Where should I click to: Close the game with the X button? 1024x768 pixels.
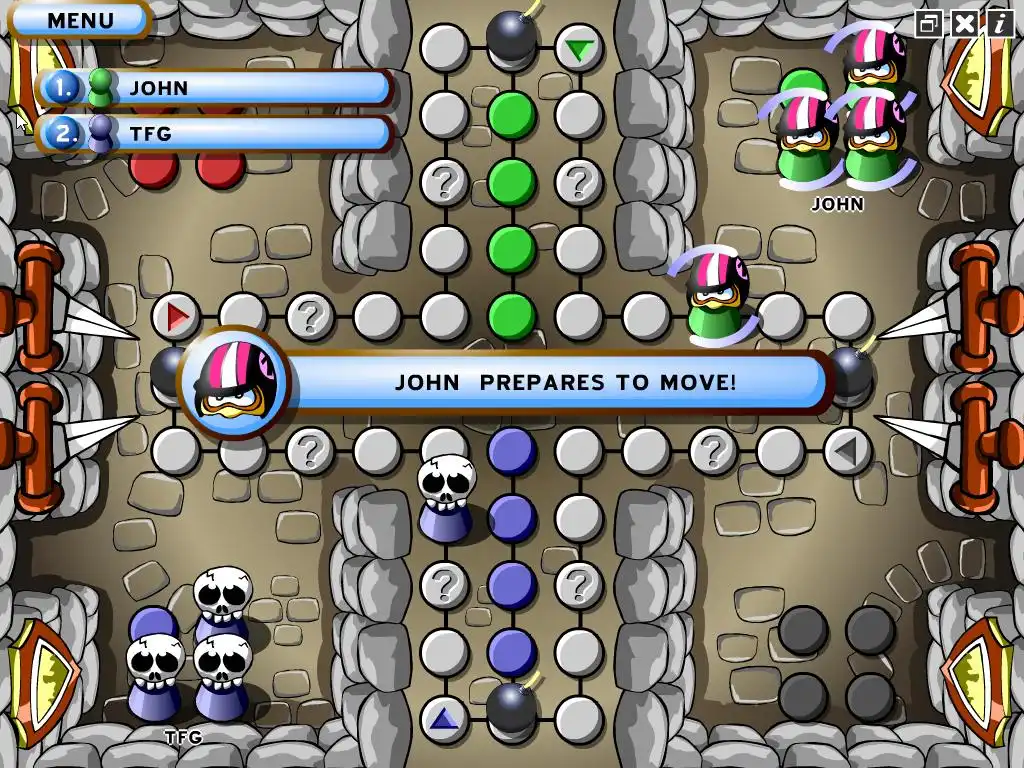[x=964, y=23]
